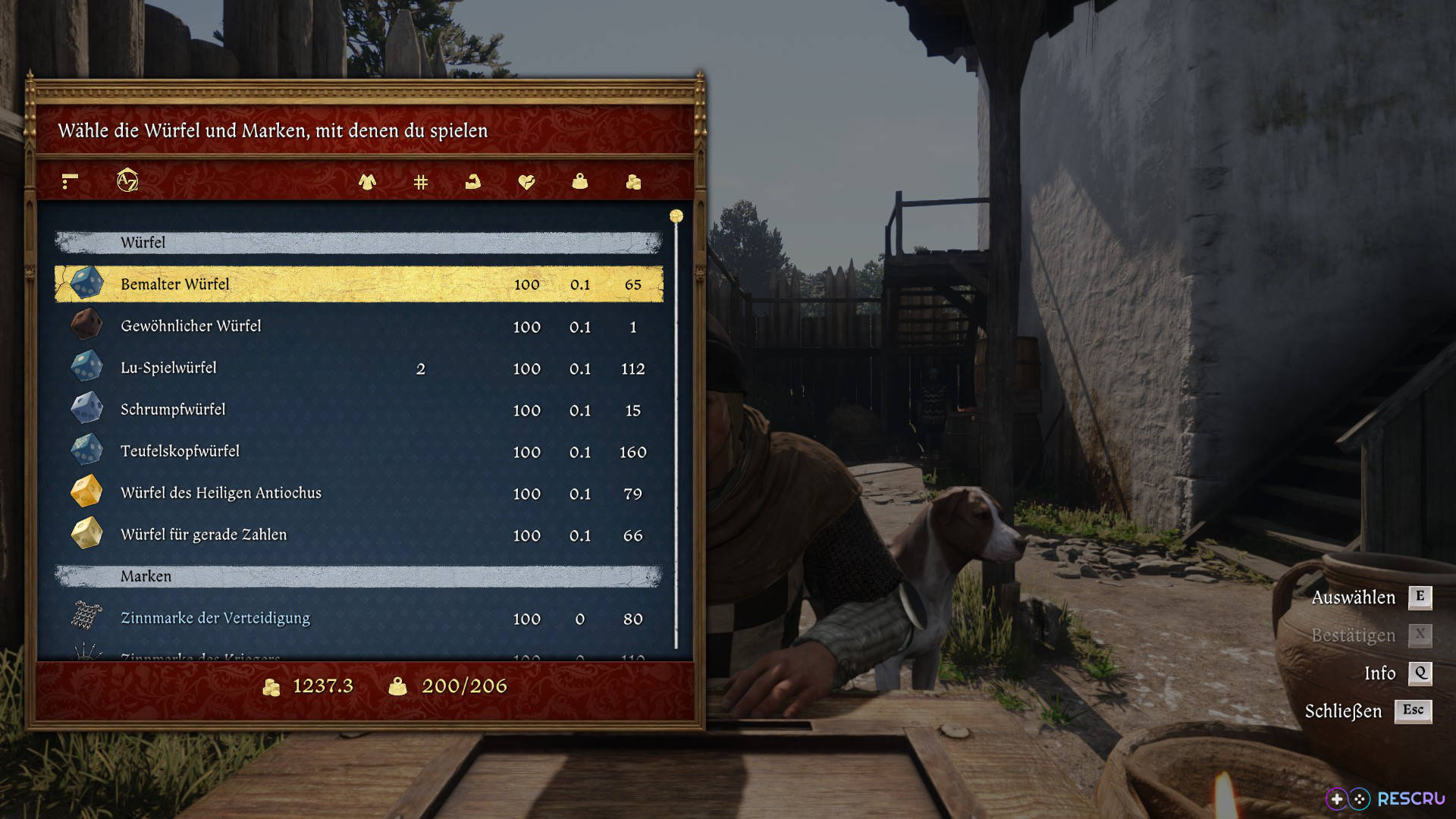This screenshot has height=819, width=1456.
Task: Select Zinnmarke der Verteidigung badge
Action: tap(359, 618)
